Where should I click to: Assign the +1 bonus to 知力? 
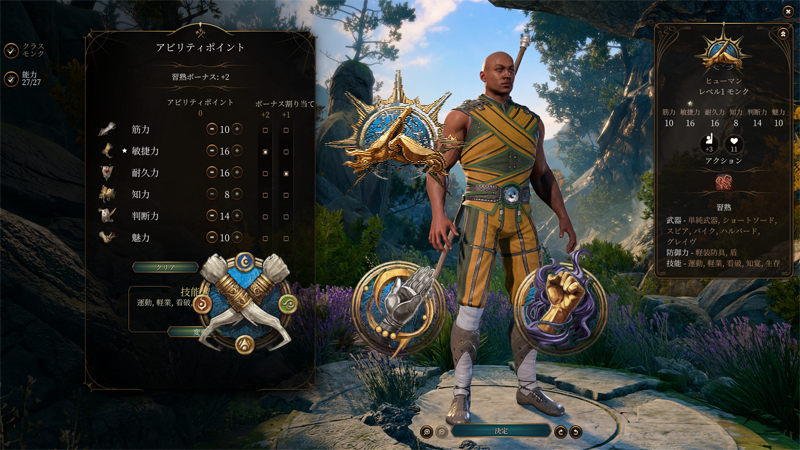click(x=286, y=195)
